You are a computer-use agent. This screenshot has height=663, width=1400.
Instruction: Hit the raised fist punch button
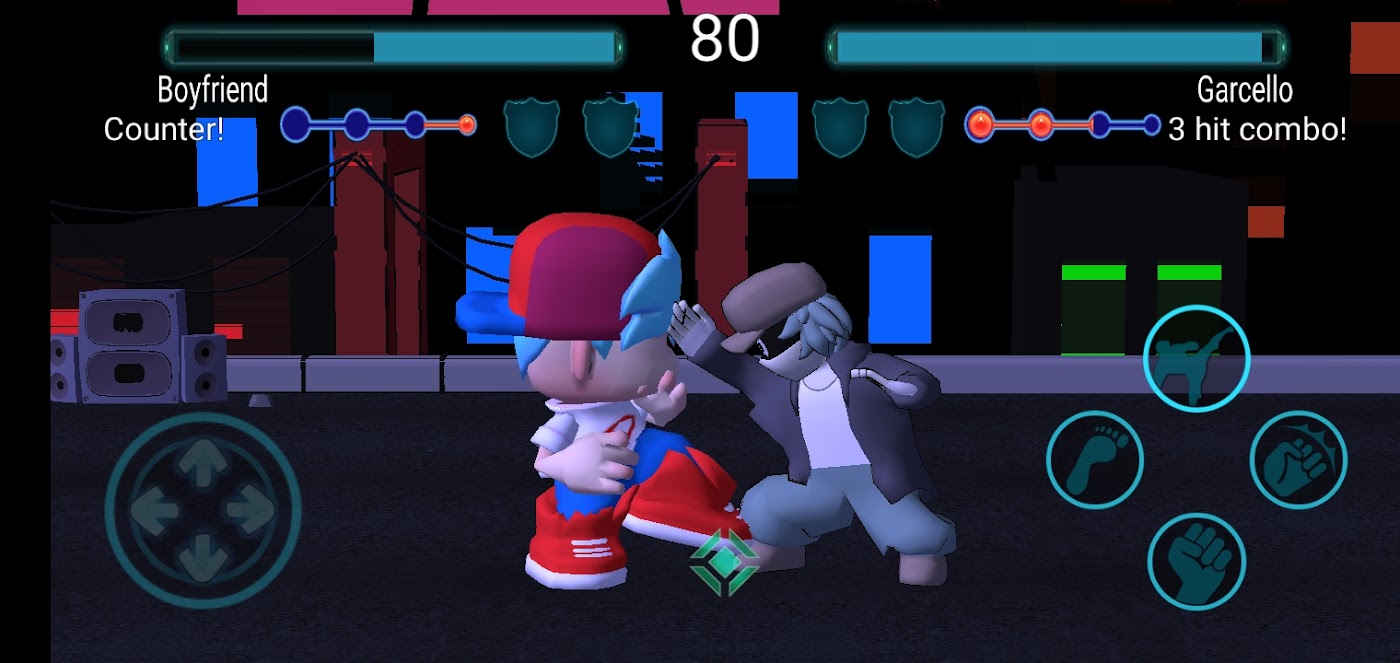coord(1196,561)
